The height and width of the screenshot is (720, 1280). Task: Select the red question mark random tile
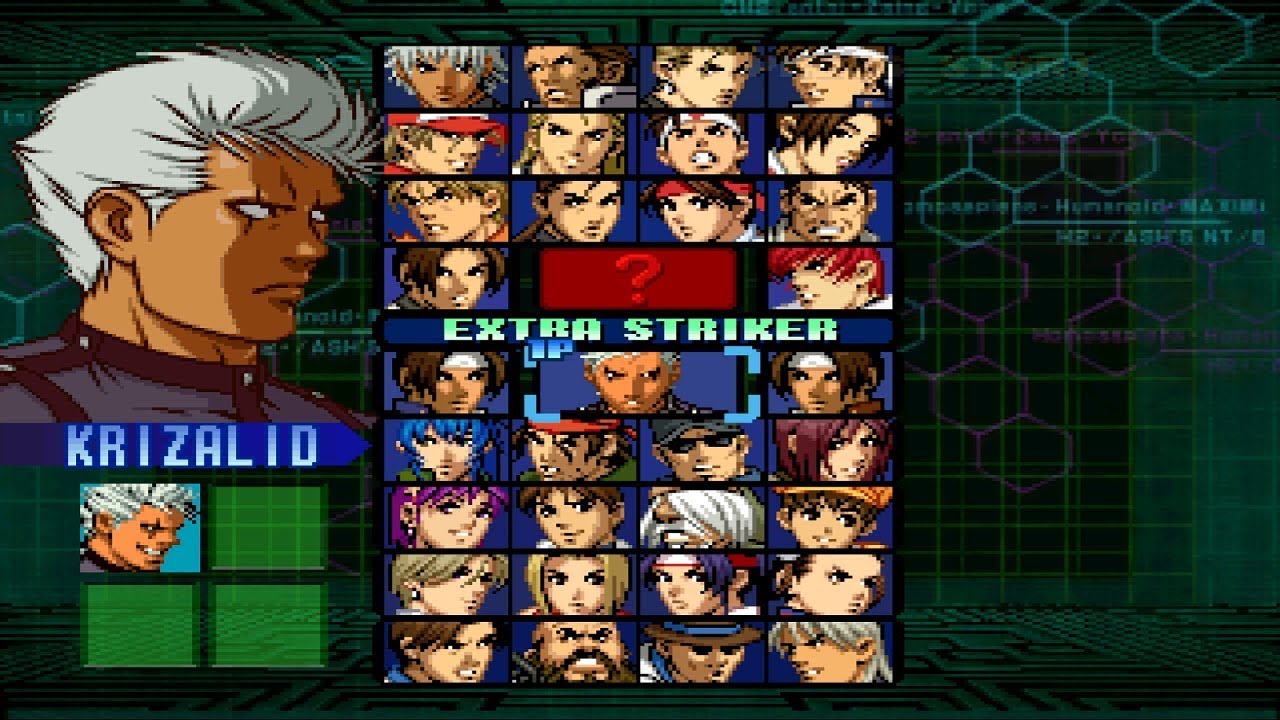click(638, 277)
